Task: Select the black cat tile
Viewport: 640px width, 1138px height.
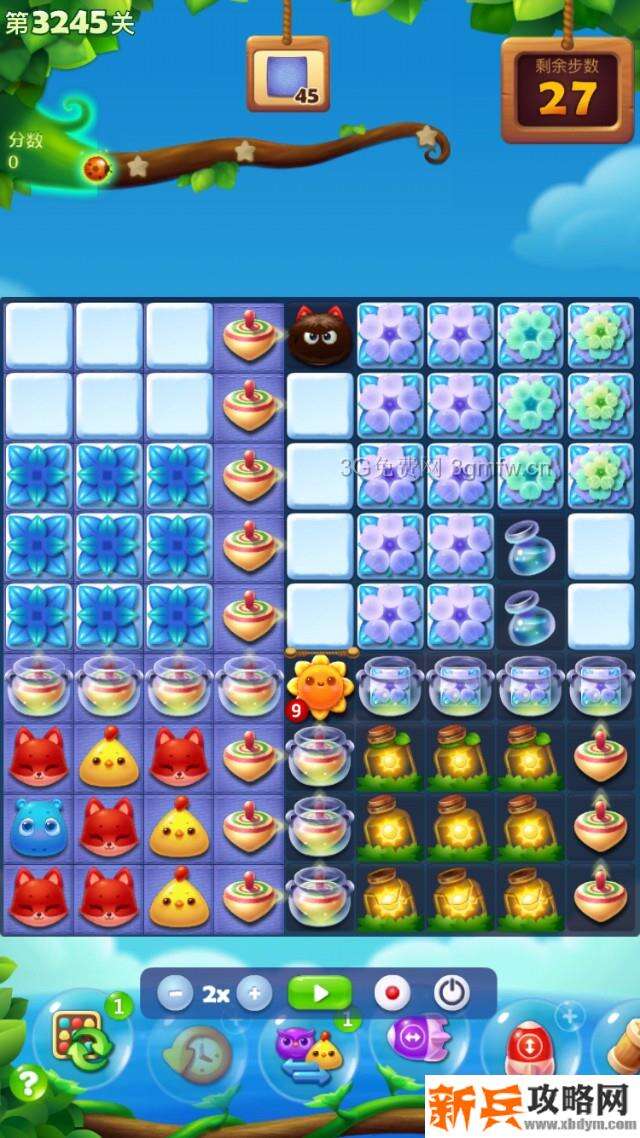Action: 320,337
